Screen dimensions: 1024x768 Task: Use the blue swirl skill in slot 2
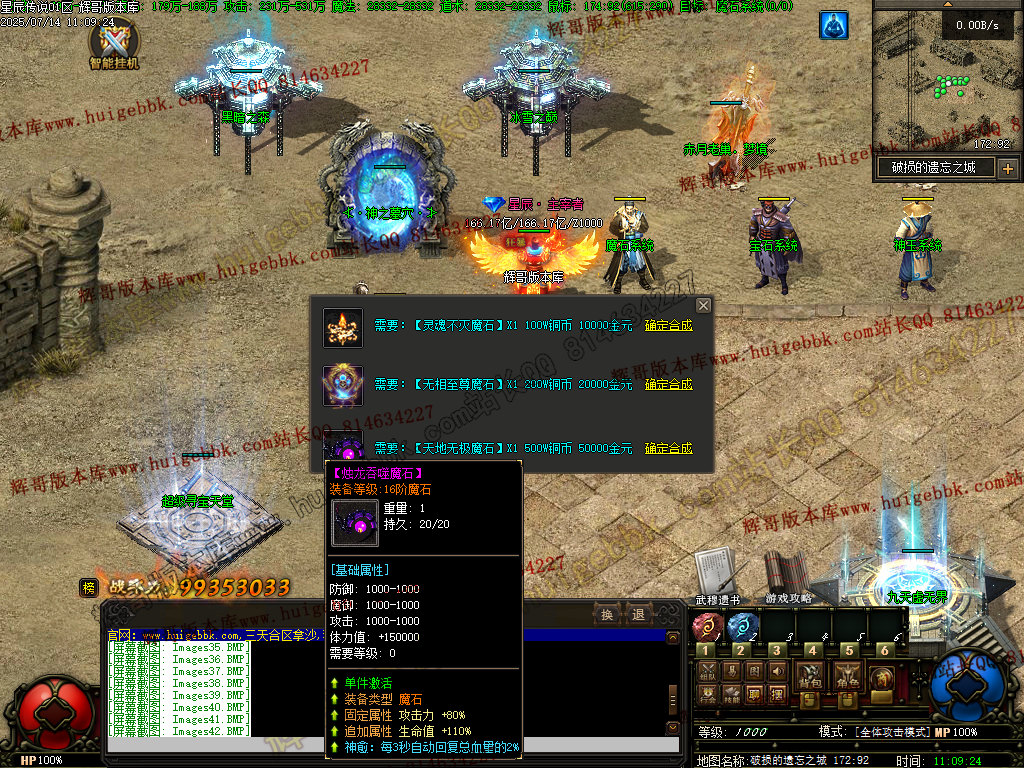(742, 627)
